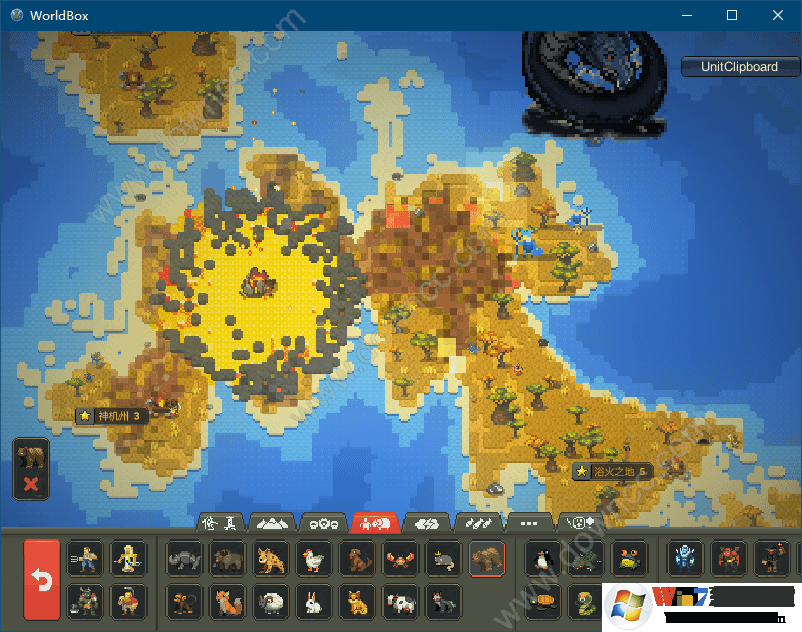Choose the orange cat spawn icon

pos(357,602)
